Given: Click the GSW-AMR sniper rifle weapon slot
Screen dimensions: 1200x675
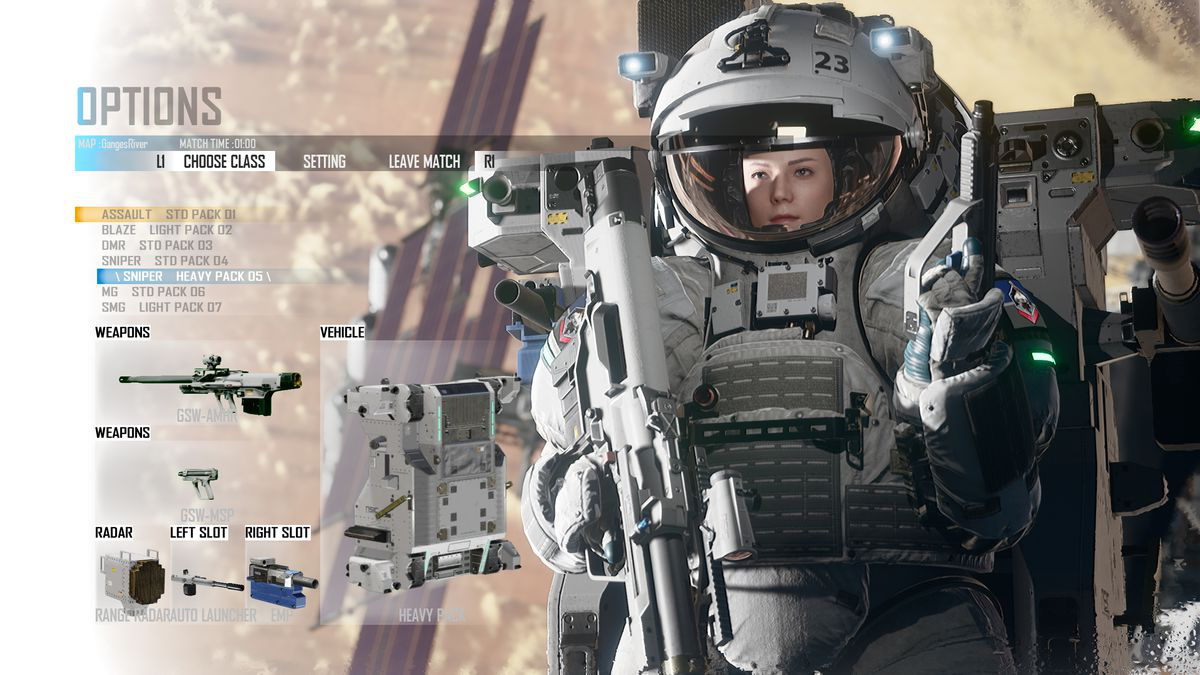Looking at the screenshot, I should (209, 382).
